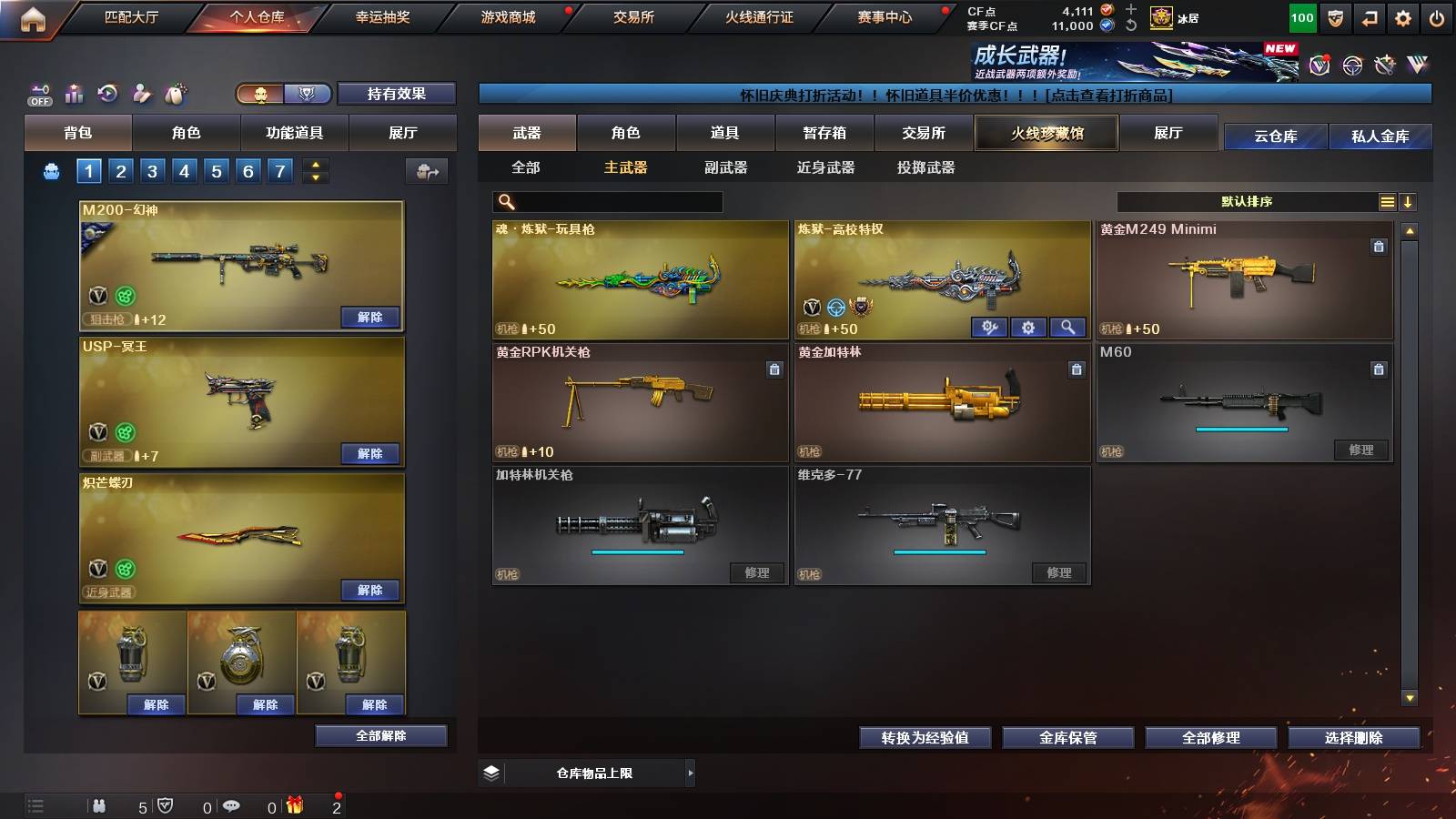
Task: Open the 炼狱-高校特权 weapon preview magnifier
Action: click(x=1068, y=326)
